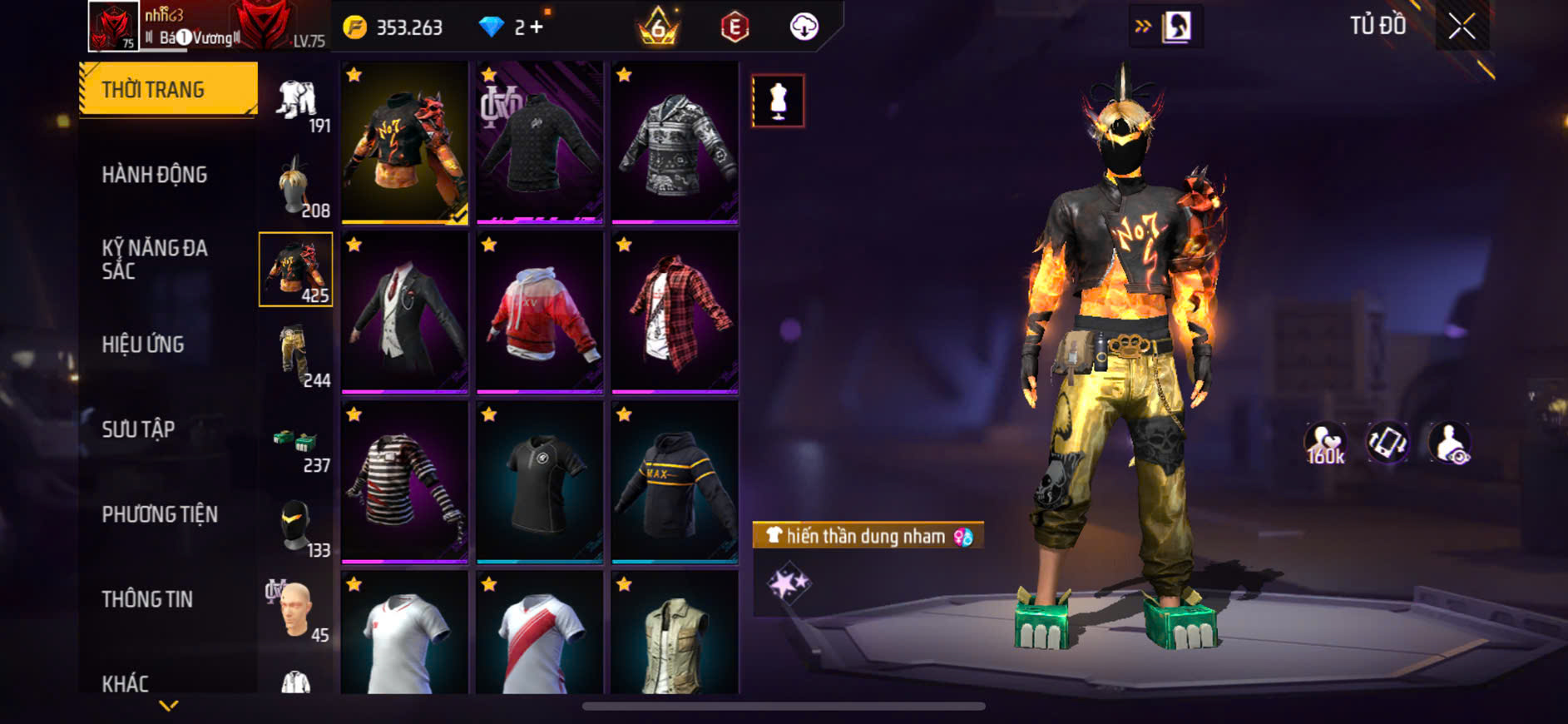Image resolution: width=1568 pixels, height=724 pixels.
Task: Select the red and white hoodie
Action: click(540, 312)
